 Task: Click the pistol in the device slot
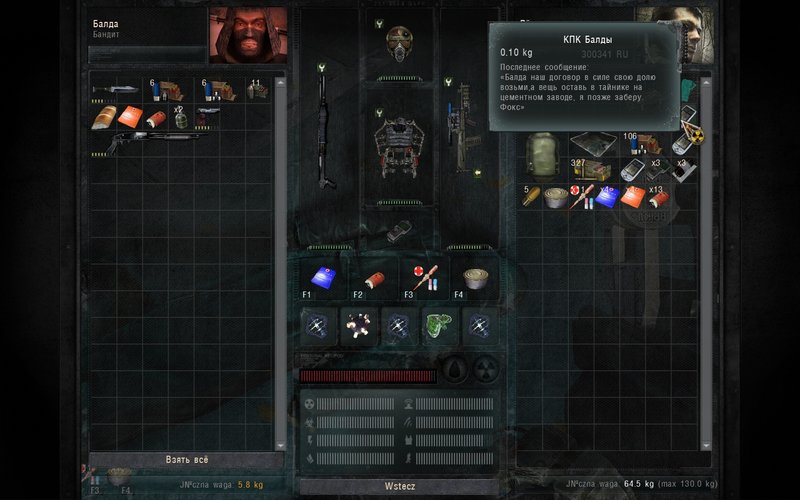[400, 230]
